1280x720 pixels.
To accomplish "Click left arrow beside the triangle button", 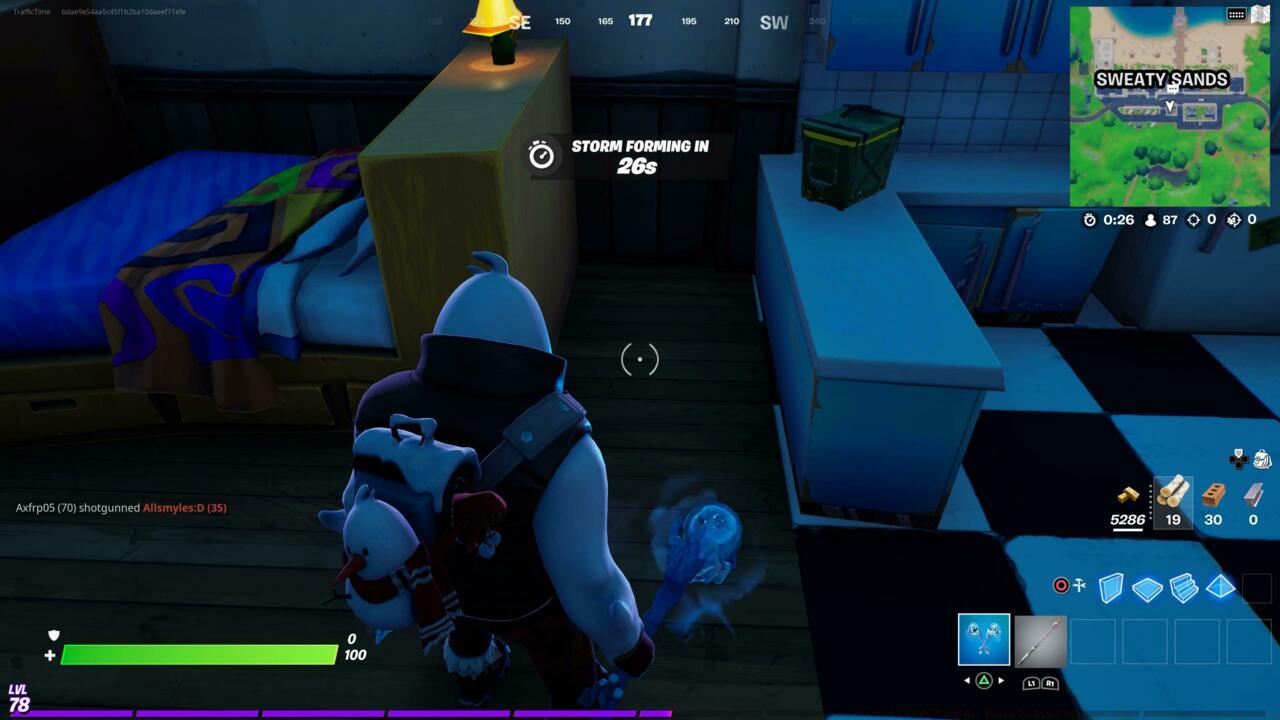I will click(x=967, y=680).
